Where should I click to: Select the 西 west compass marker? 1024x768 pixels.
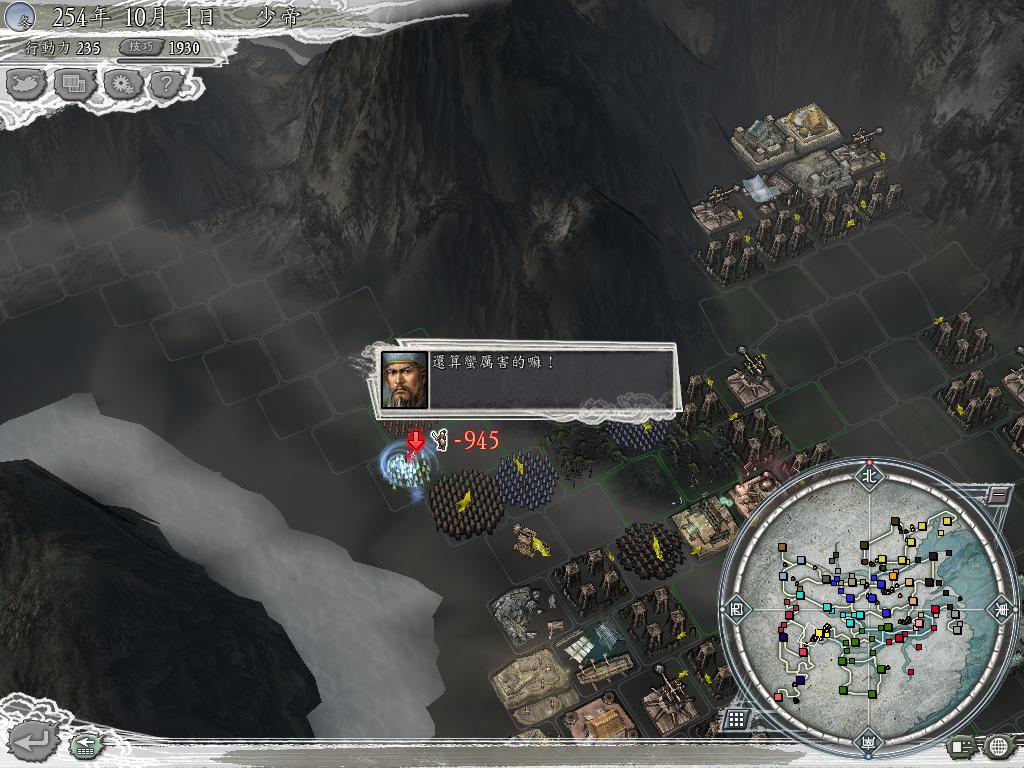tap(738, 607)
